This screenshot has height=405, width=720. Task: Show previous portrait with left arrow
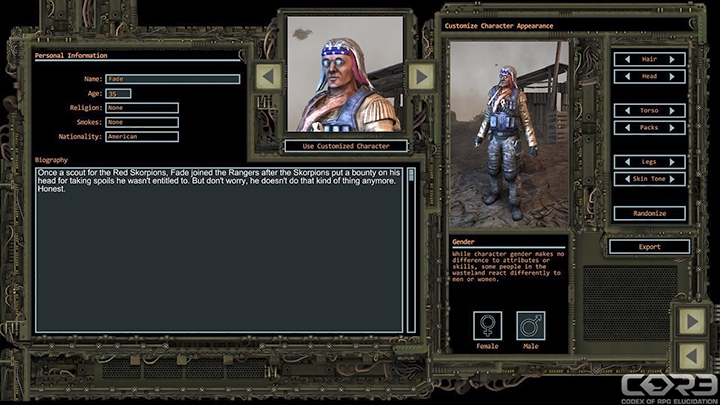[x=268, y=76]
